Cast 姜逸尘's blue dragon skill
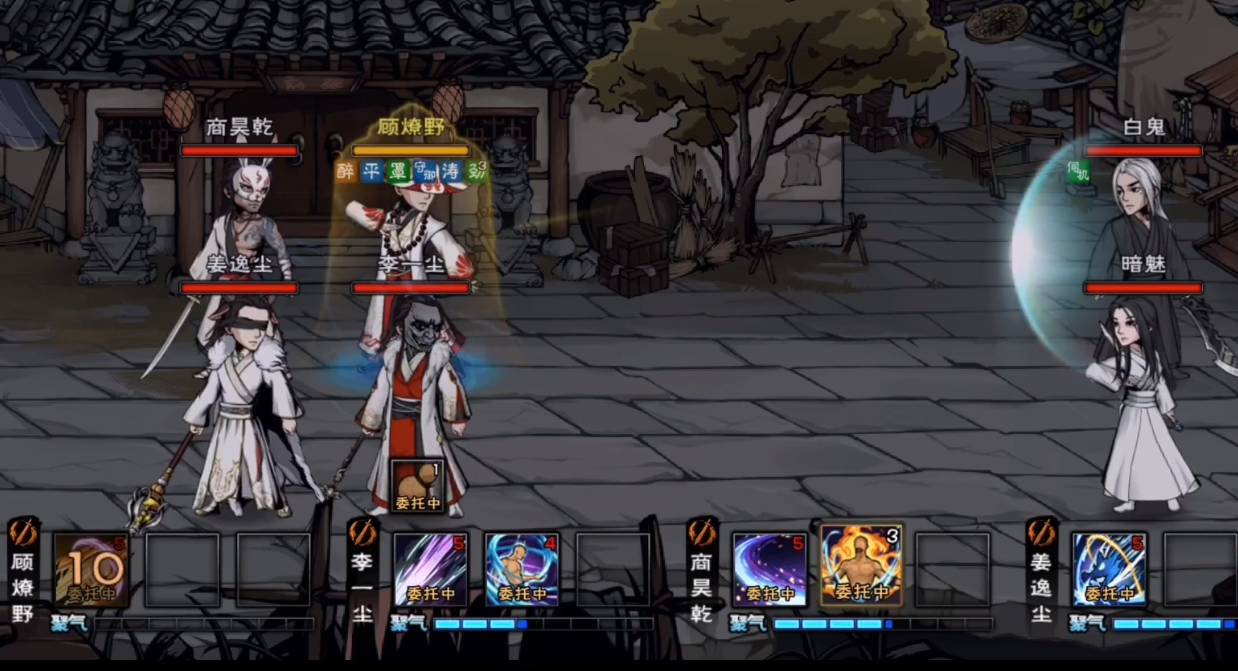Screen dimensions: 1238x671 tap(1109, 570)
